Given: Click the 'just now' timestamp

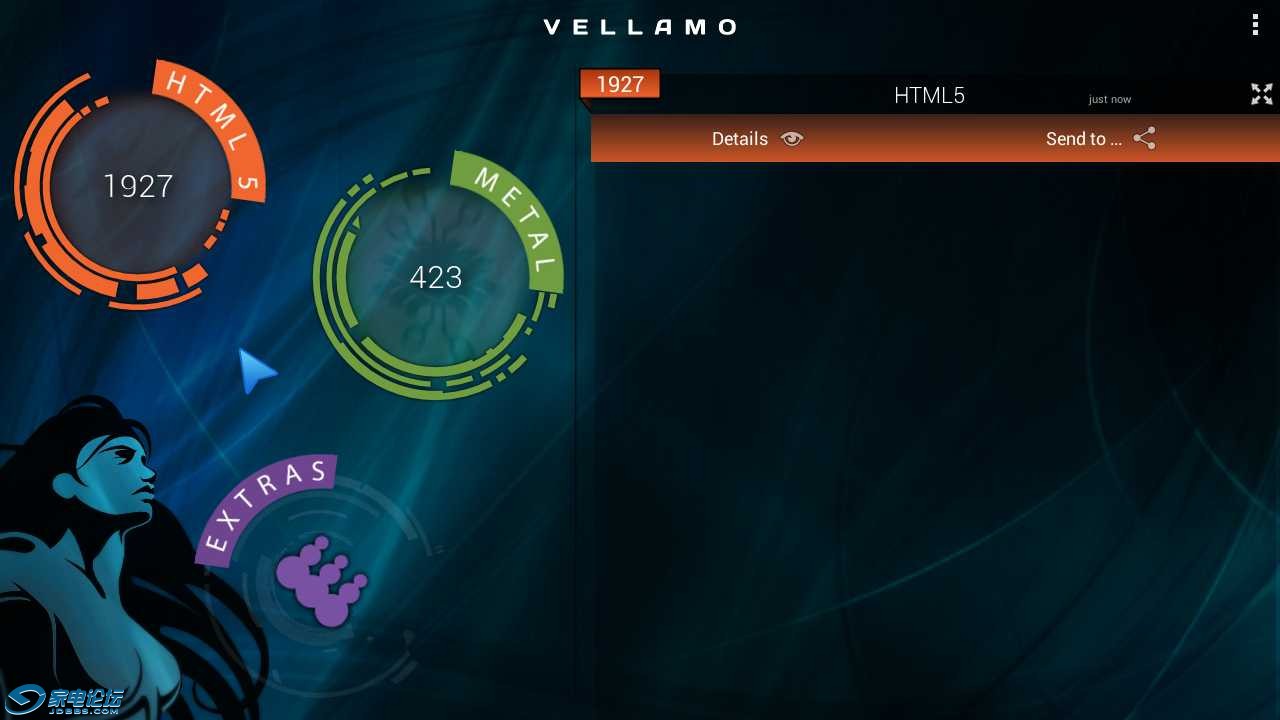Looking at the screenshot, I should (1109, 99).
